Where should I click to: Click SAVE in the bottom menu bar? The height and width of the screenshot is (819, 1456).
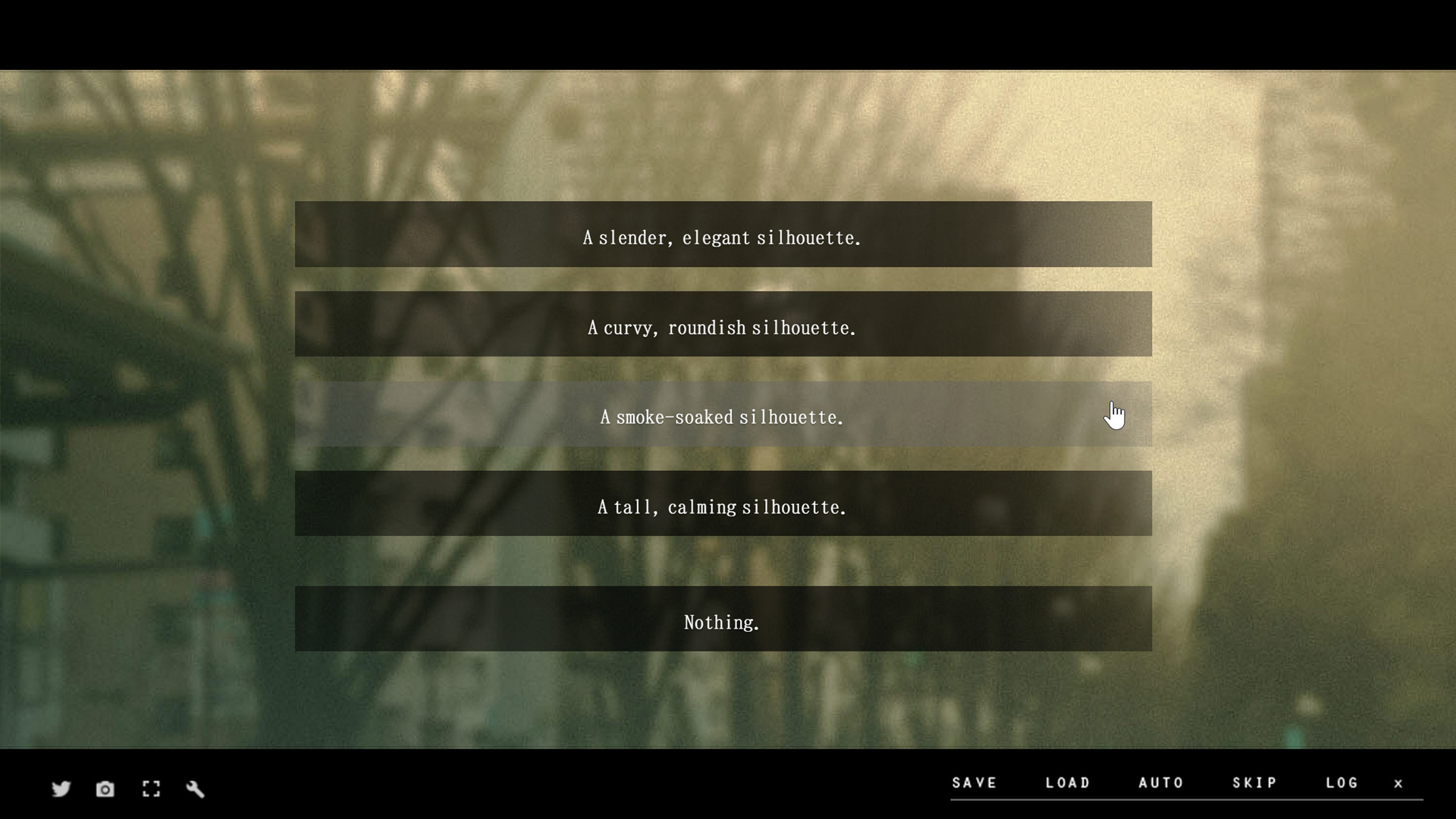975,783
